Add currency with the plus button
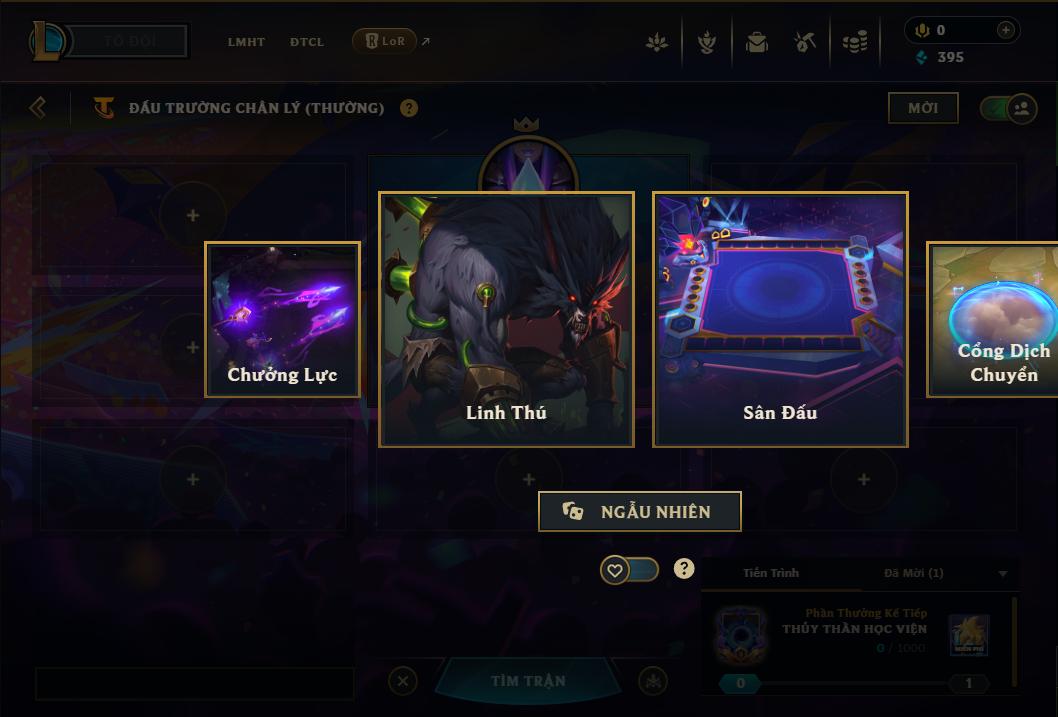 (x=1005, y=30)
